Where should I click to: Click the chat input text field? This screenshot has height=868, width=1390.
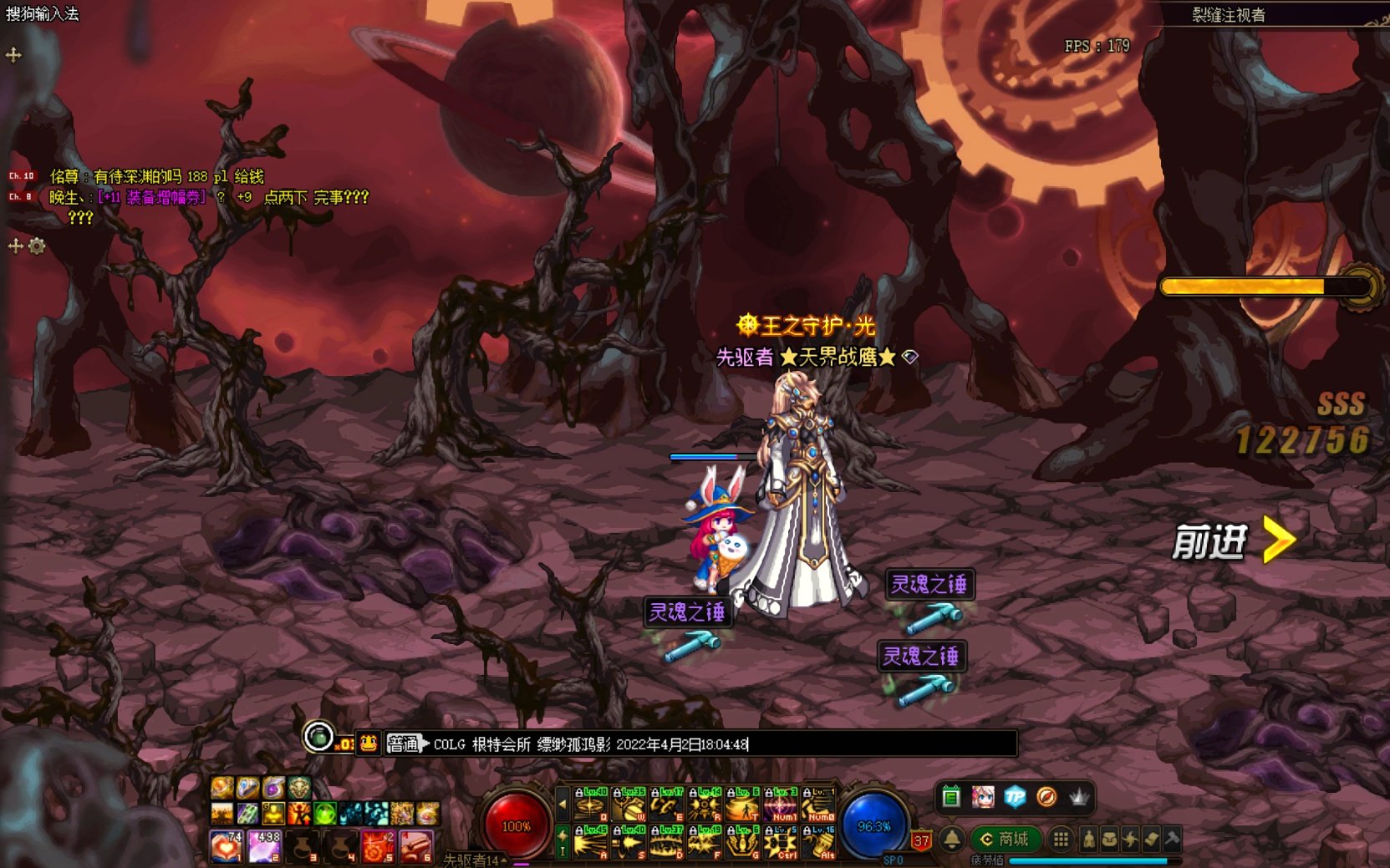point(719,744)
